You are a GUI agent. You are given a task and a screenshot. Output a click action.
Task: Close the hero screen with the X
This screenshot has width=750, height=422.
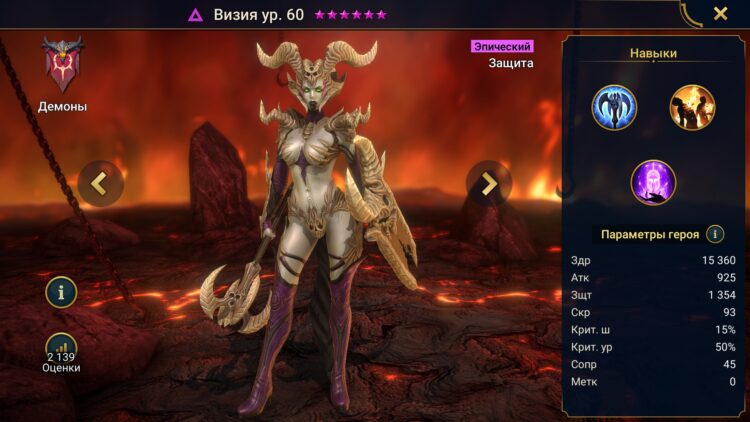tap(720, 14)
